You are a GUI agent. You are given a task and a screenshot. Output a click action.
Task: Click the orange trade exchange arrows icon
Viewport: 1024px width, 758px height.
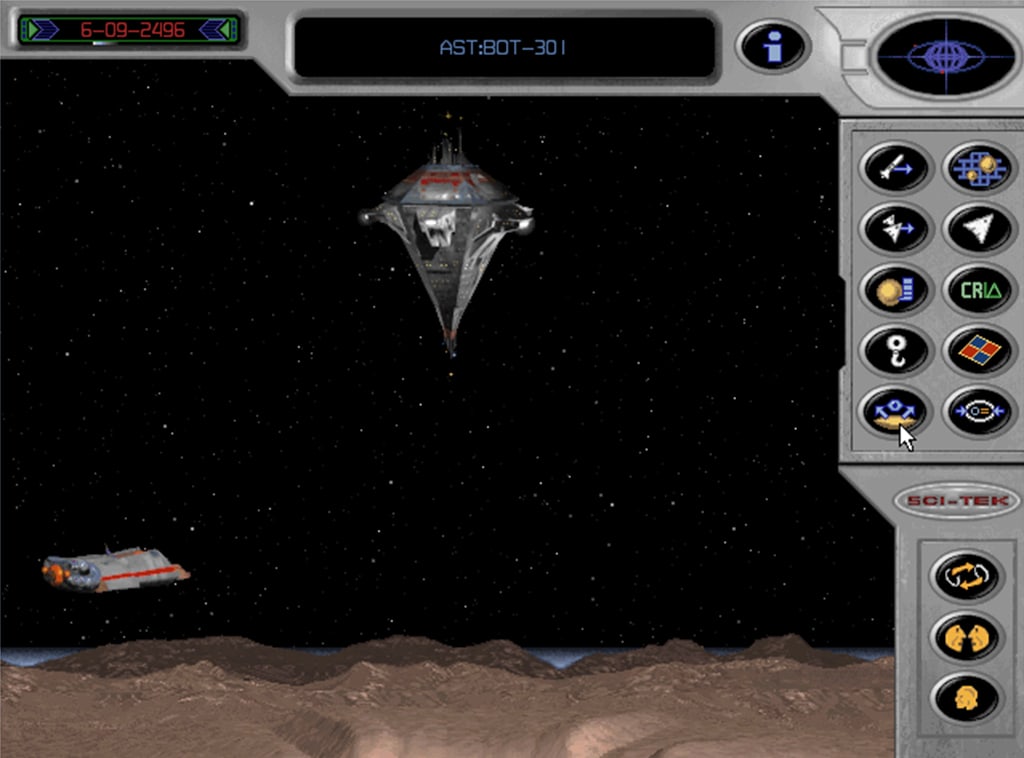(966, 575)
